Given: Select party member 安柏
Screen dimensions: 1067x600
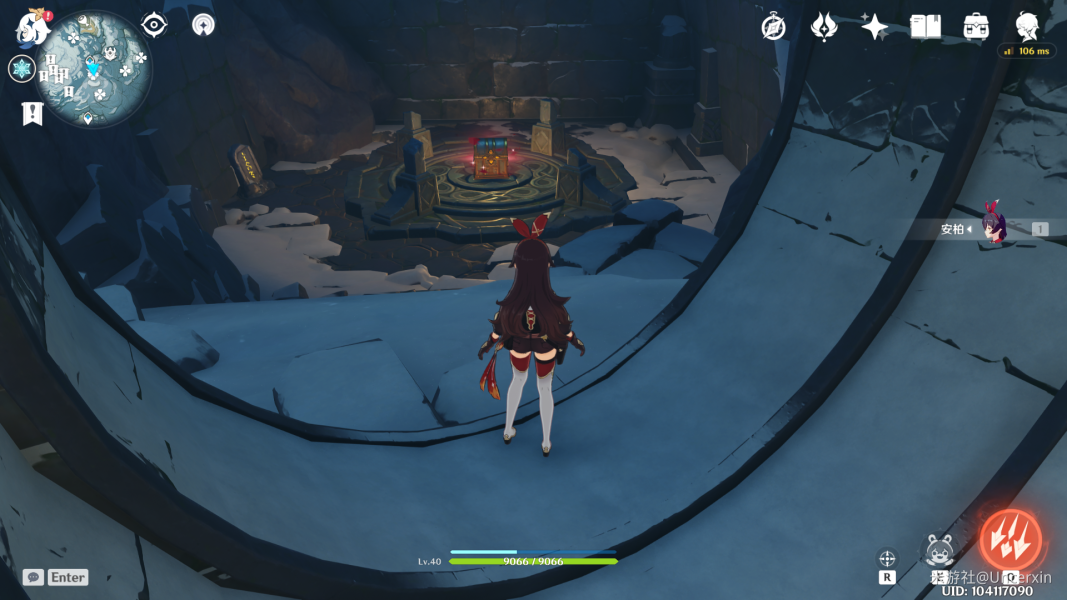Looking at the screenshot, I should click(992, 229).
